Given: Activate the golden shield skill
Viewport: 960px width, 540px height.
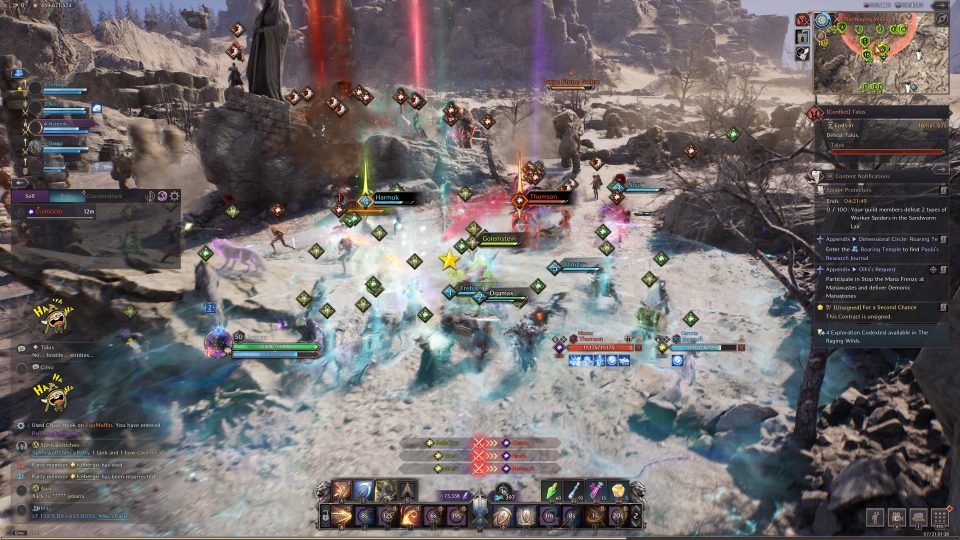Looking at the screenshot, I should [x=525, y=517].
